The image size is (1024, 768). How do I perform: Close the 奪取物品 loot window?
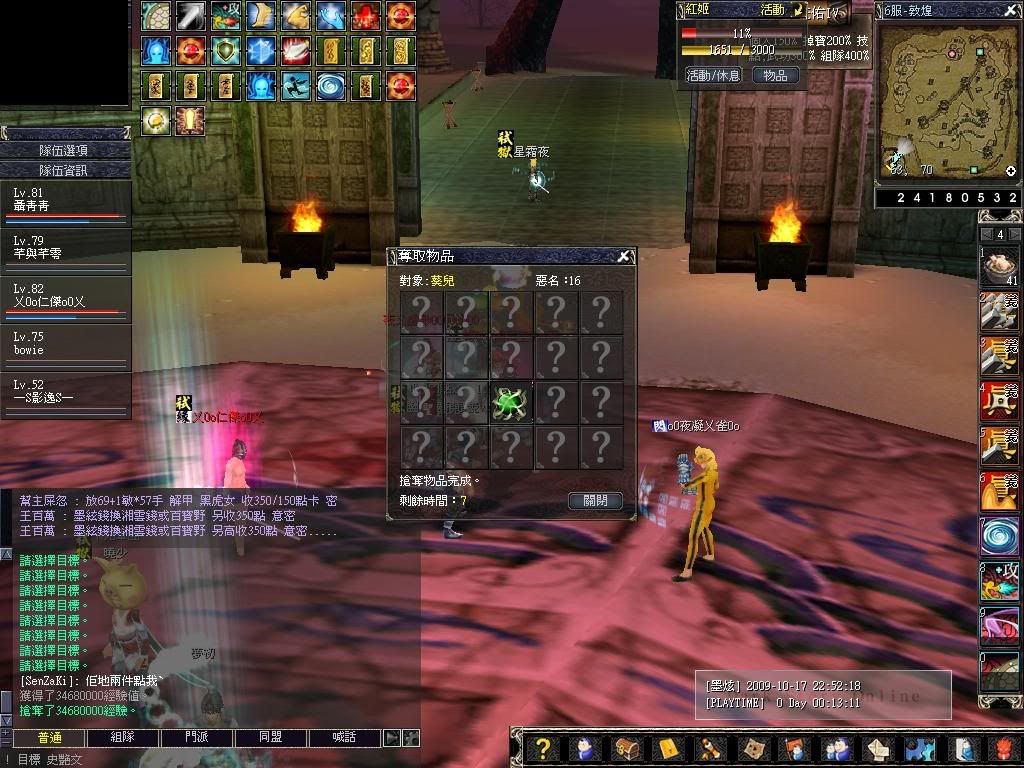click(x=624, y=257)
